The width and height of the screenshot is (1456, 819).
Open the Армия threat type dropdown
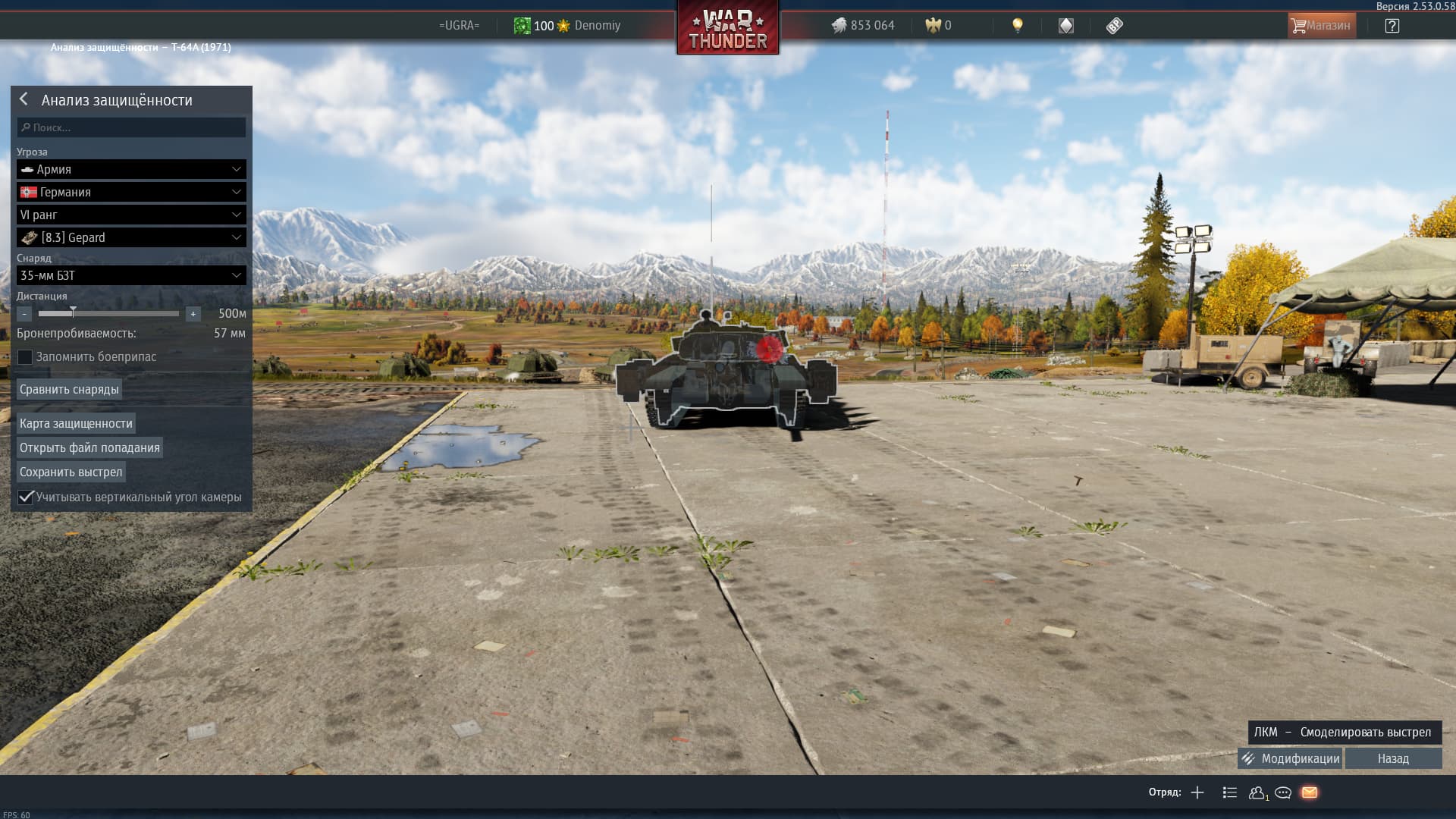(x=131, y=169)
